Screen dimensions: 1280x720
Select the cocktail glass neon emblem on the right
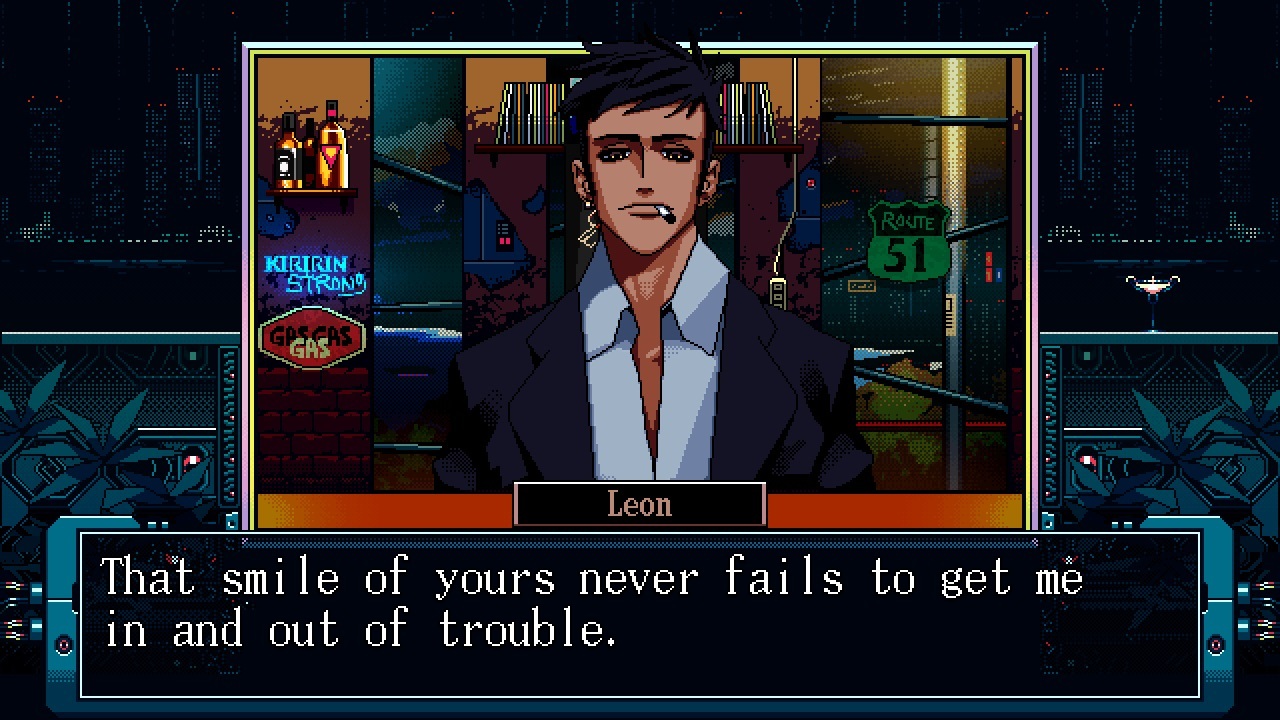pos(1152,287)
